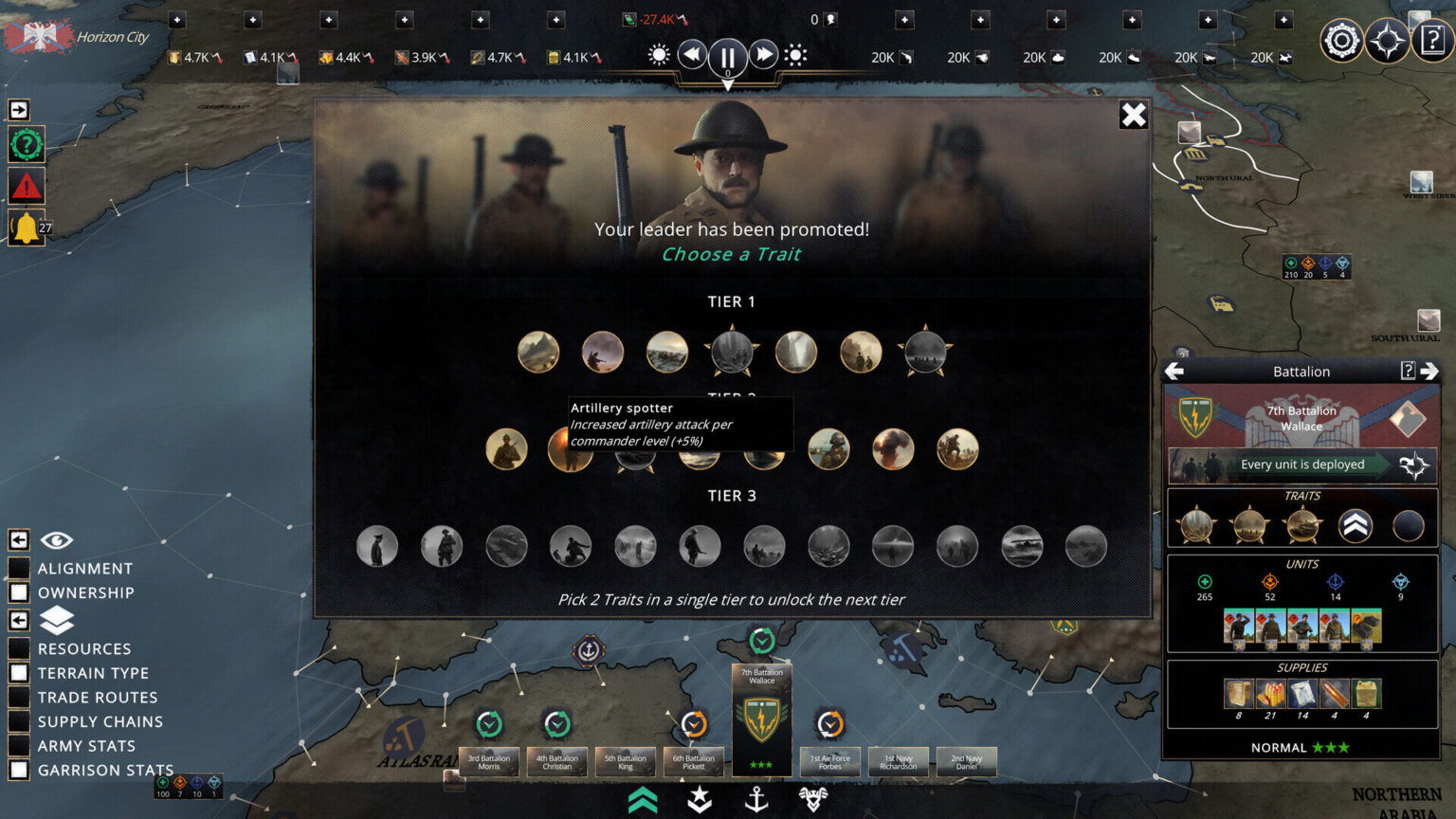The height and width of the screenshot is (819, 1456).
Task: Click the red warning triangle icon on left sidebar
Action: [26, 187]
